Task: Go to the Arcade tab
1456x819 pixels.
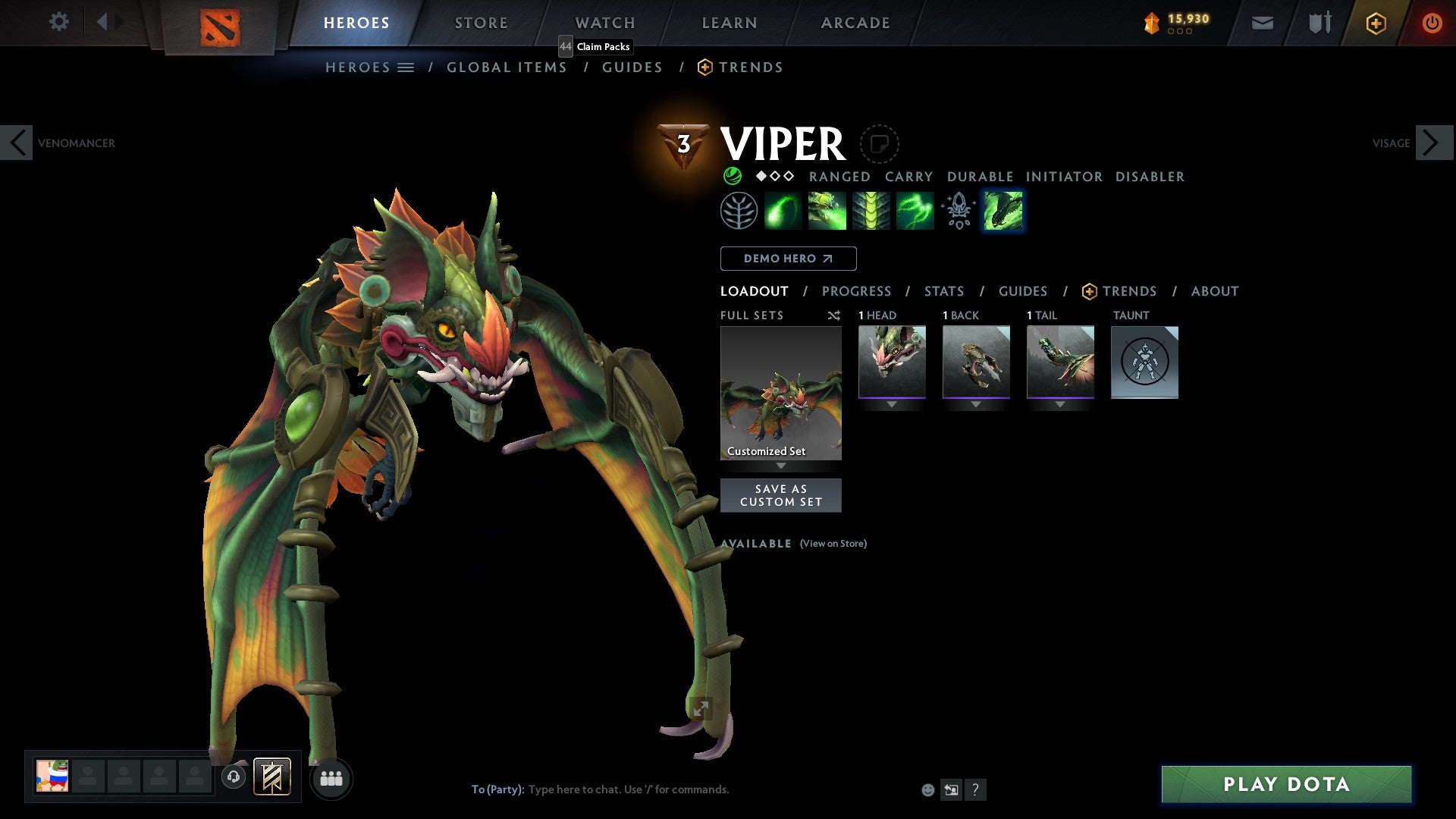Action: coord(855,23)
